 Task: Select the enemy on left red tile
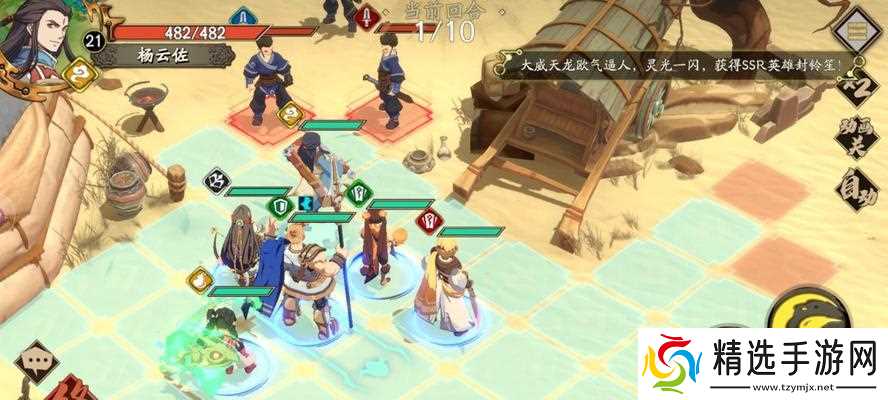point(266,85)
